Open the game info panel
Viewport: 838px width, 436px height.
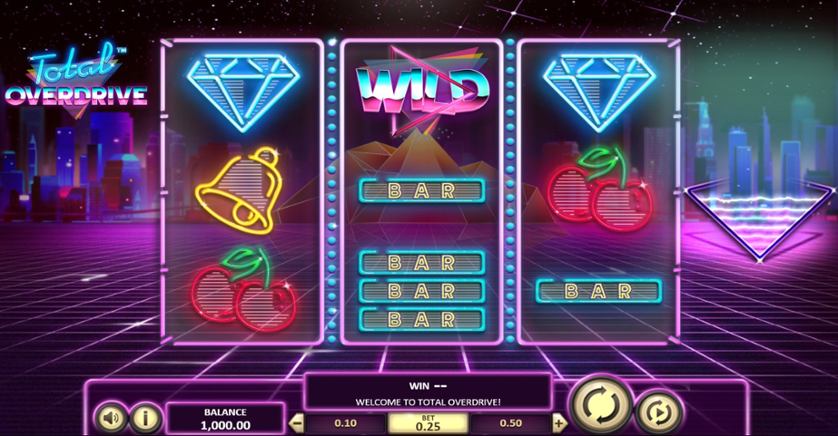pos(144,416)
